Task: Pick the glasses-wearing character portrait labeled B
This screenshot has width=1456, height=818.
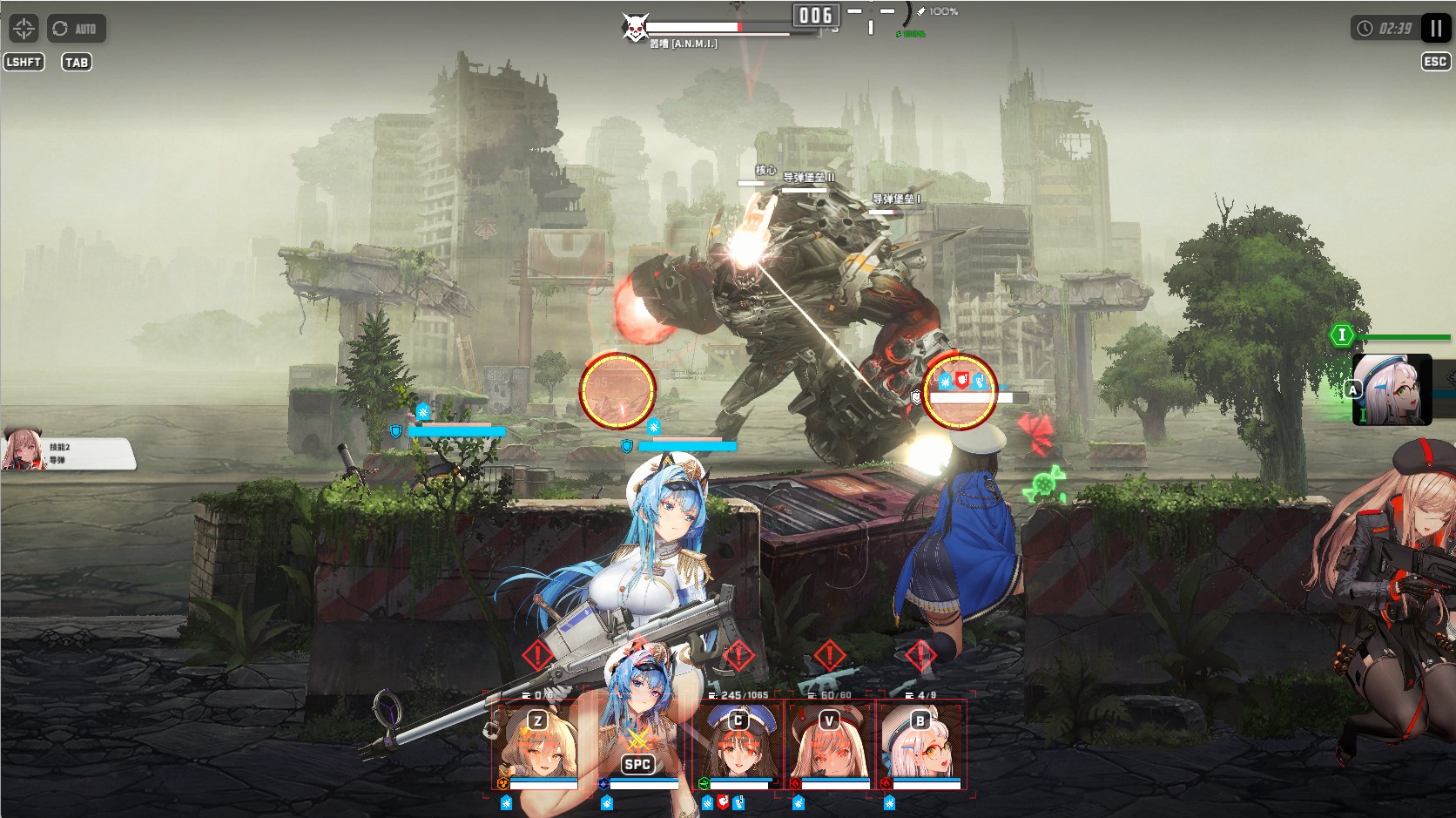Action: (920, 743)
